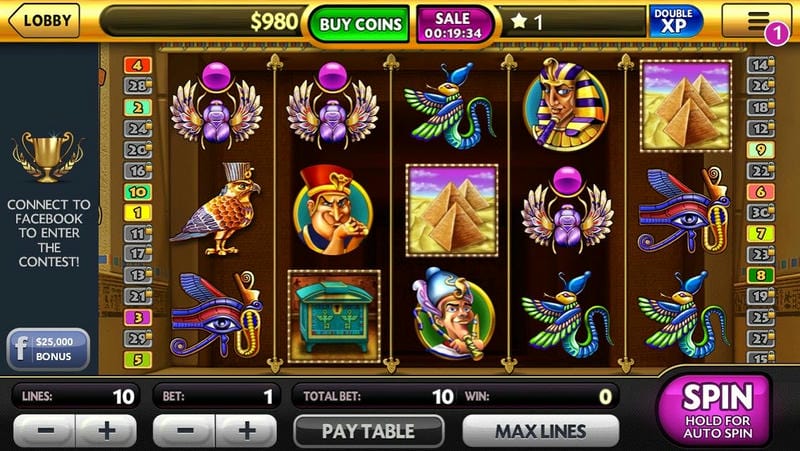Open the Pay Table
The image size is (800, 451).
pos(368,432)
